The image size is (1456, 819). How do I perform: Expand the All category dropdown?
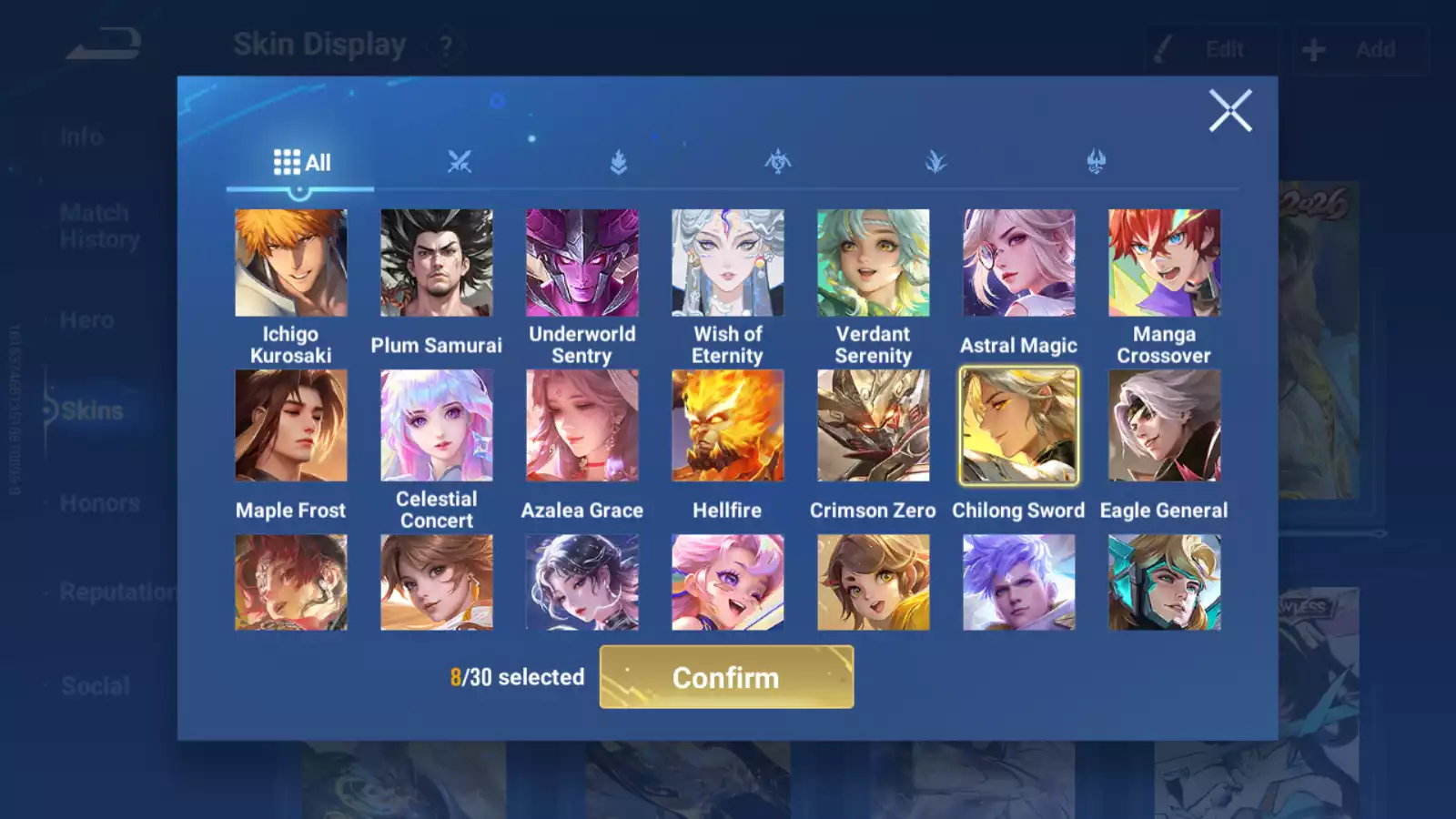[x=301, y=162]
